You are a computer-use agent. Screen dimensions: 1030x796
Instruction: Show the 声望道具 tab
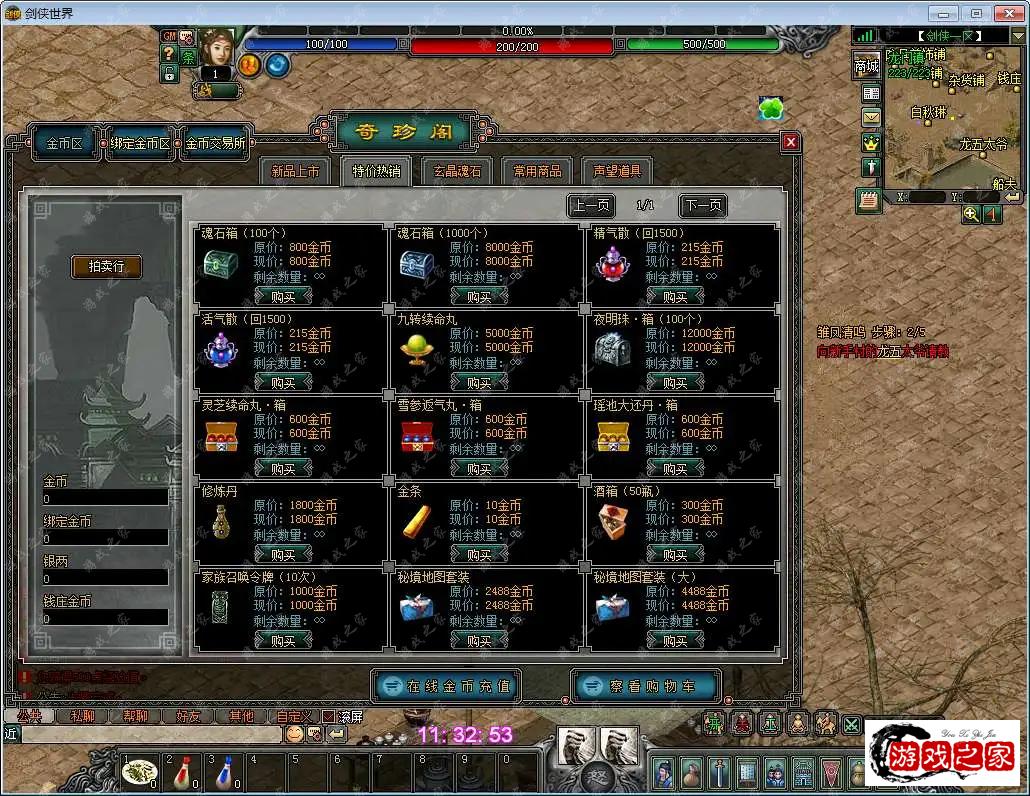coord(618,171)
